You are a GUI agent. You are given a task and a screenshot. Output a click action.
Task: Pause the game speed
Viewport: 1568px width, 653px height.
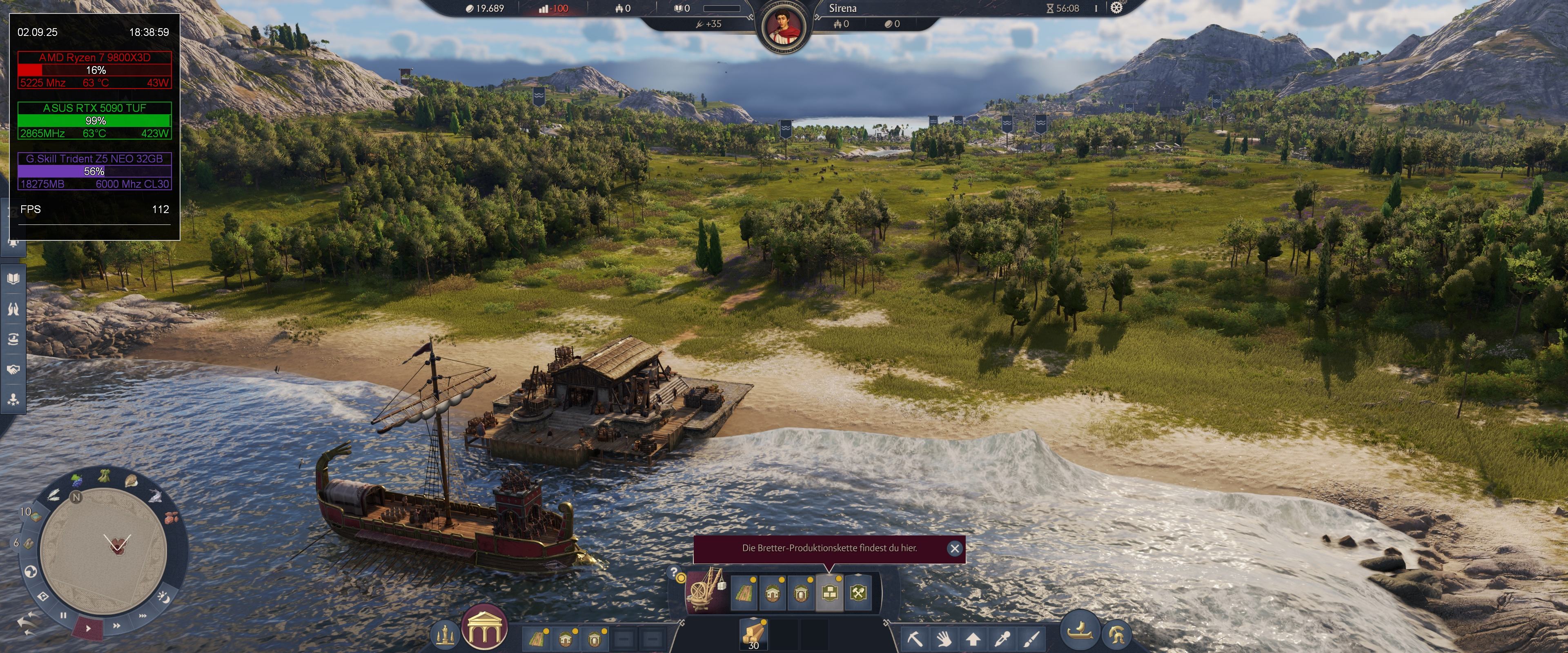[x=63, y=615]
